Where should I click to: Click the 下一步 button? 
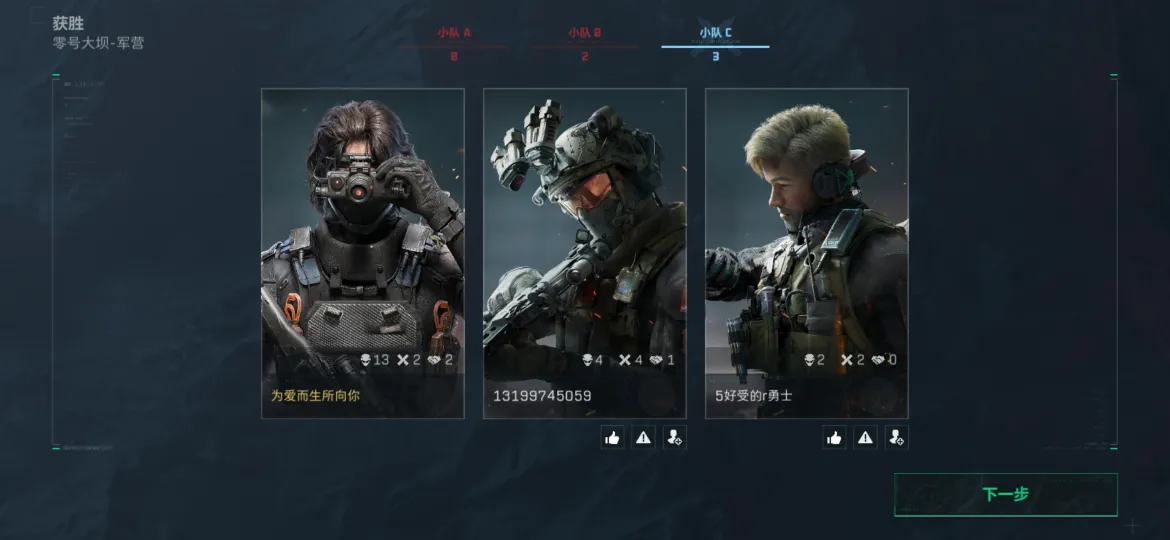[1005, 494]
